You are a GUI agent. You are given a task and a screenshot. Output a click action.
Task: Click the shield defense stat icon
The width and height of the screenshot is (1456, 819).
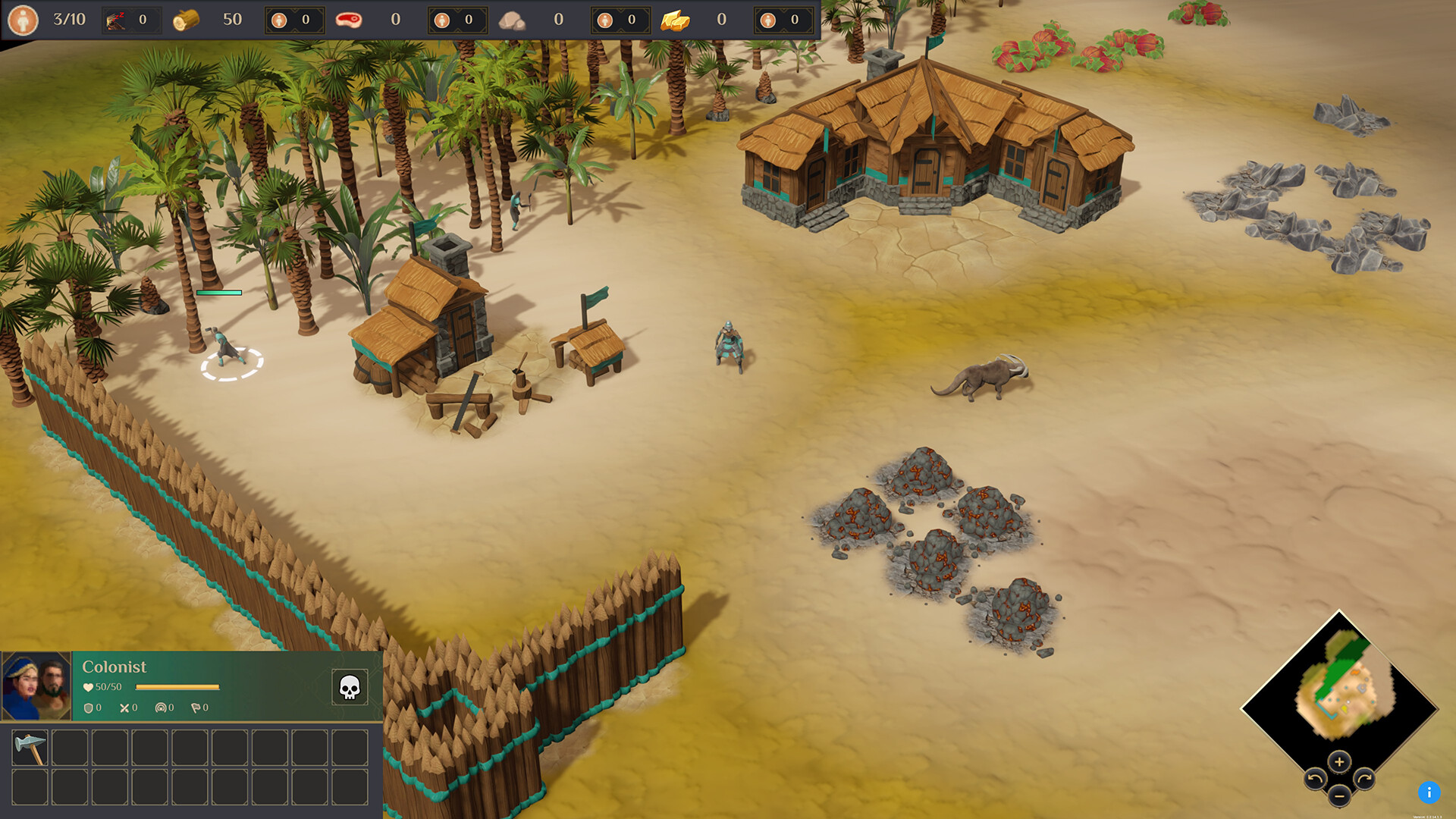[x=88, y=708]
